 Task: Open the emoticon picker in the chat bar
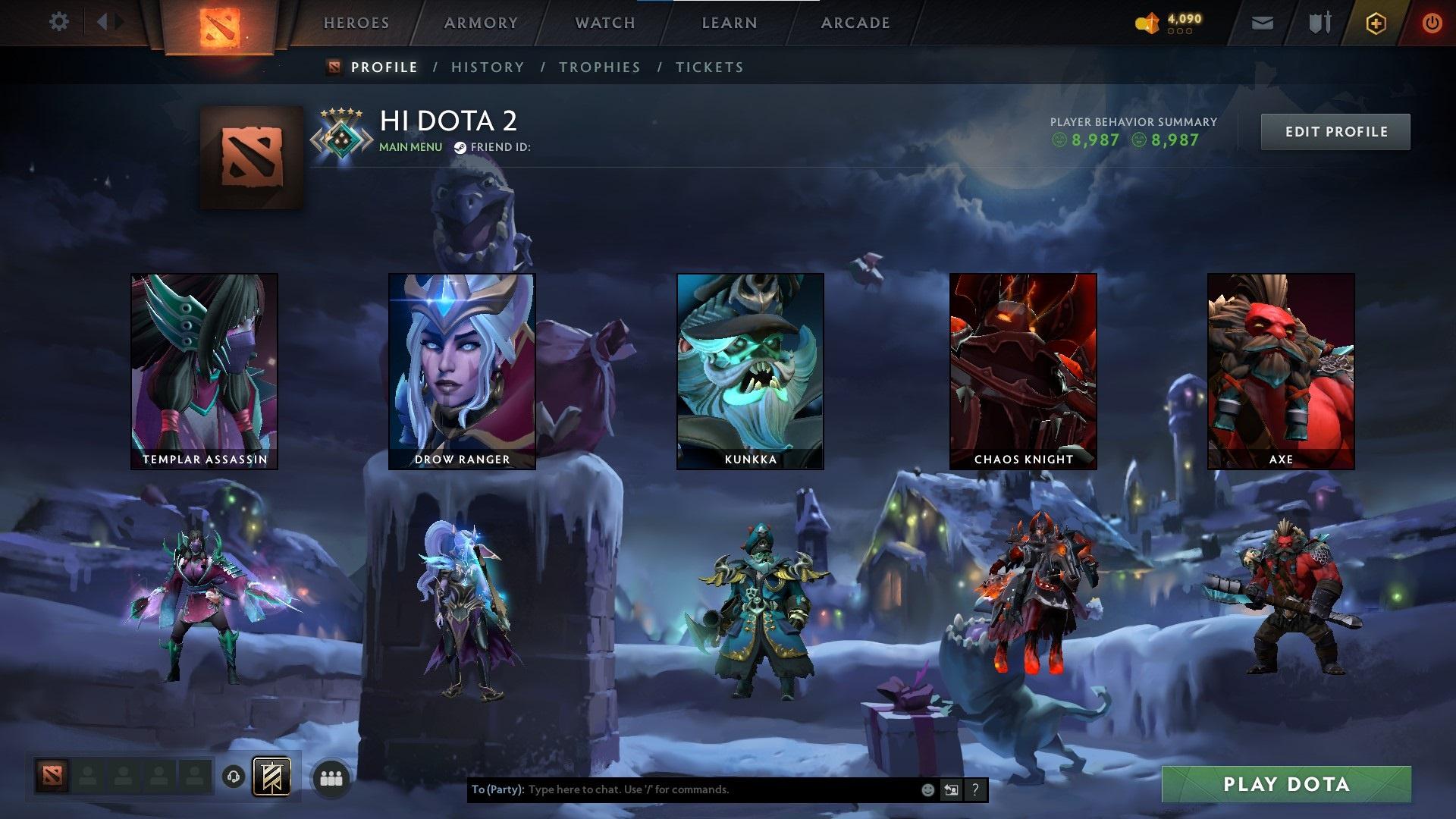click(x=927, y=789)
